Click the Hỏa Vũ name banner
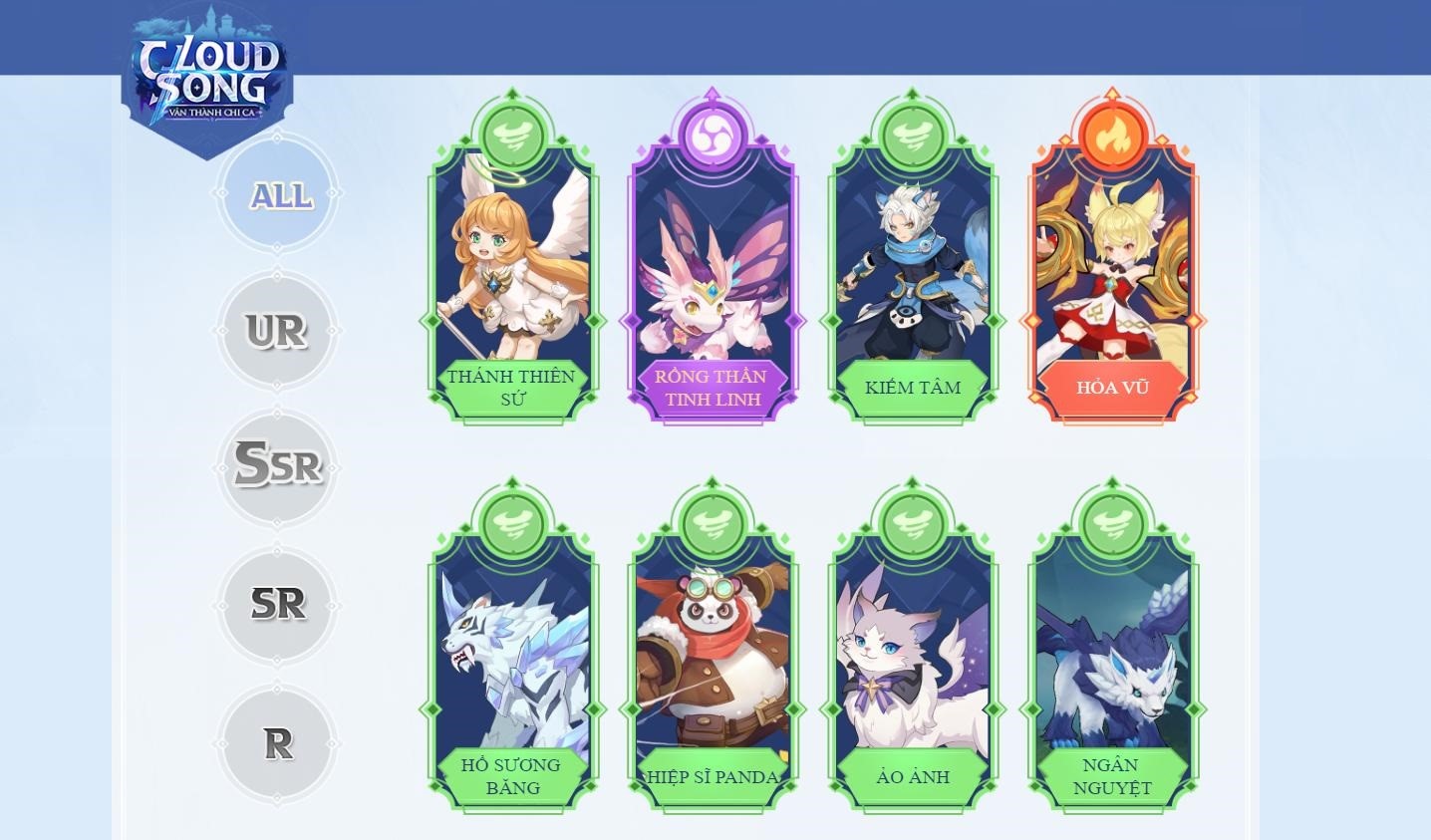1431x840 pixels. pos(1113,389)
